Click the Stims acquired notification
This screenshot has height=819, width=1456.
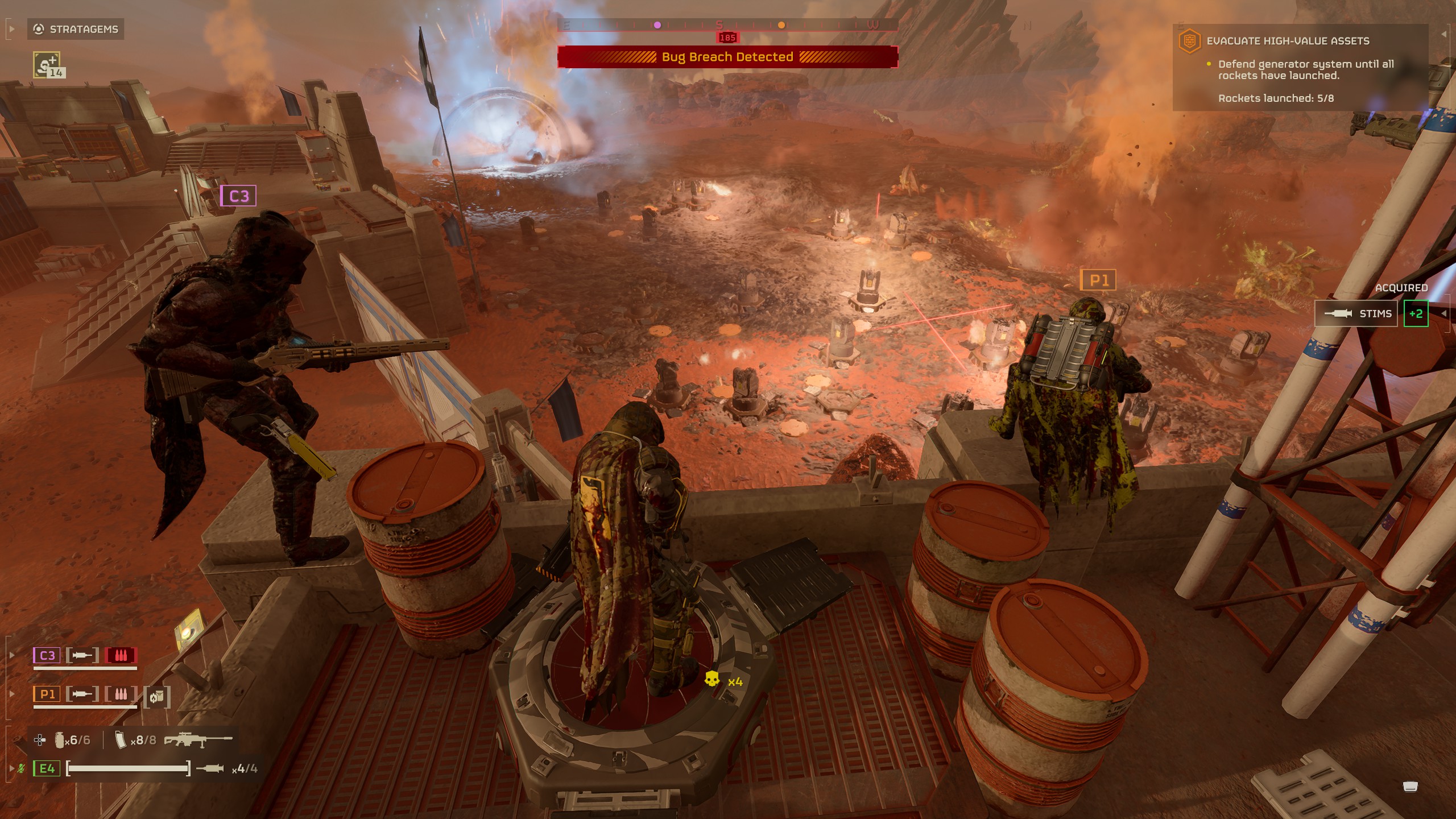[1356, 314]
